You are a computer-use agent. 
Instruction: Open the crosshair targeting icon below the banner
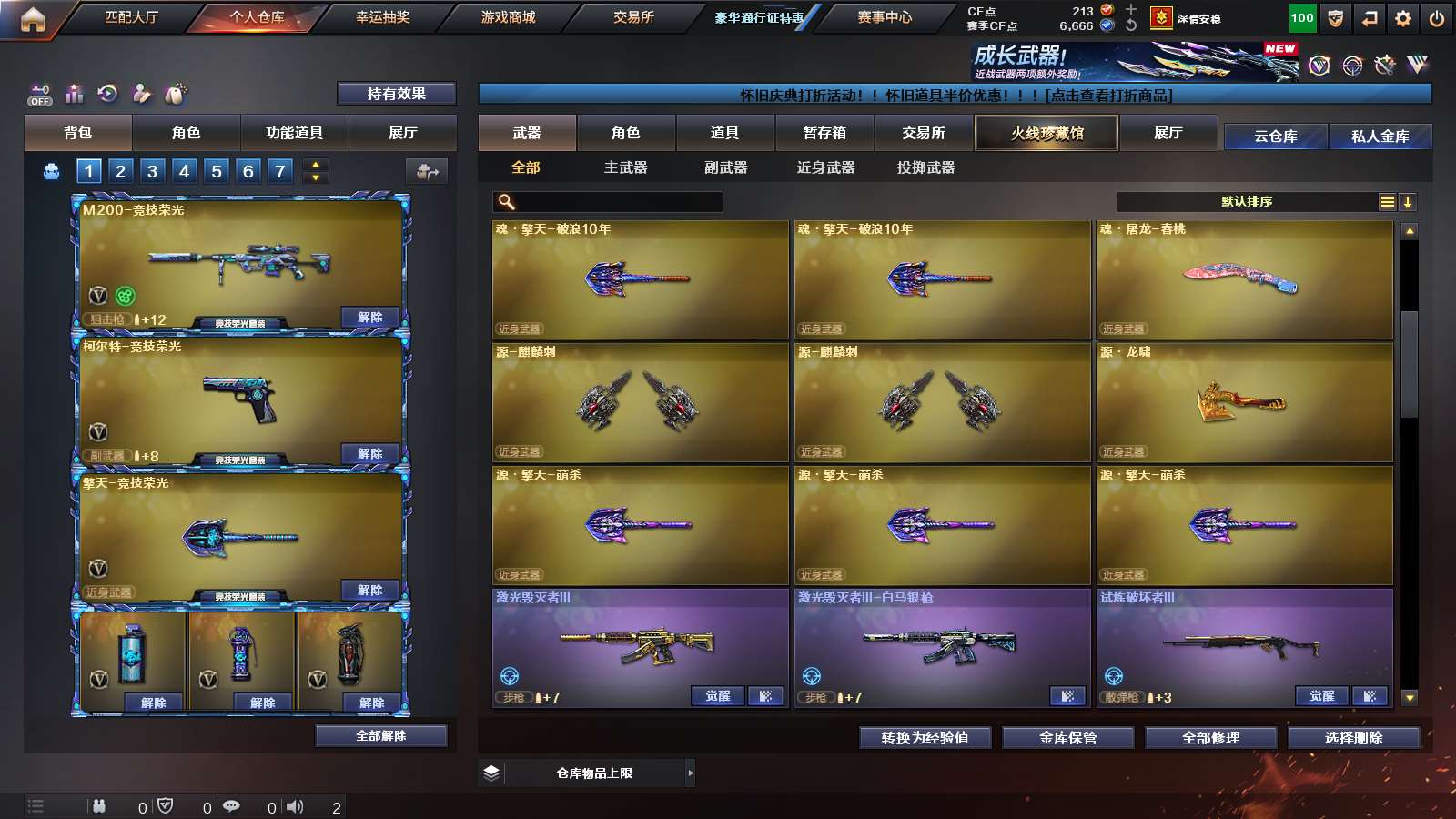coord(1350,65)
